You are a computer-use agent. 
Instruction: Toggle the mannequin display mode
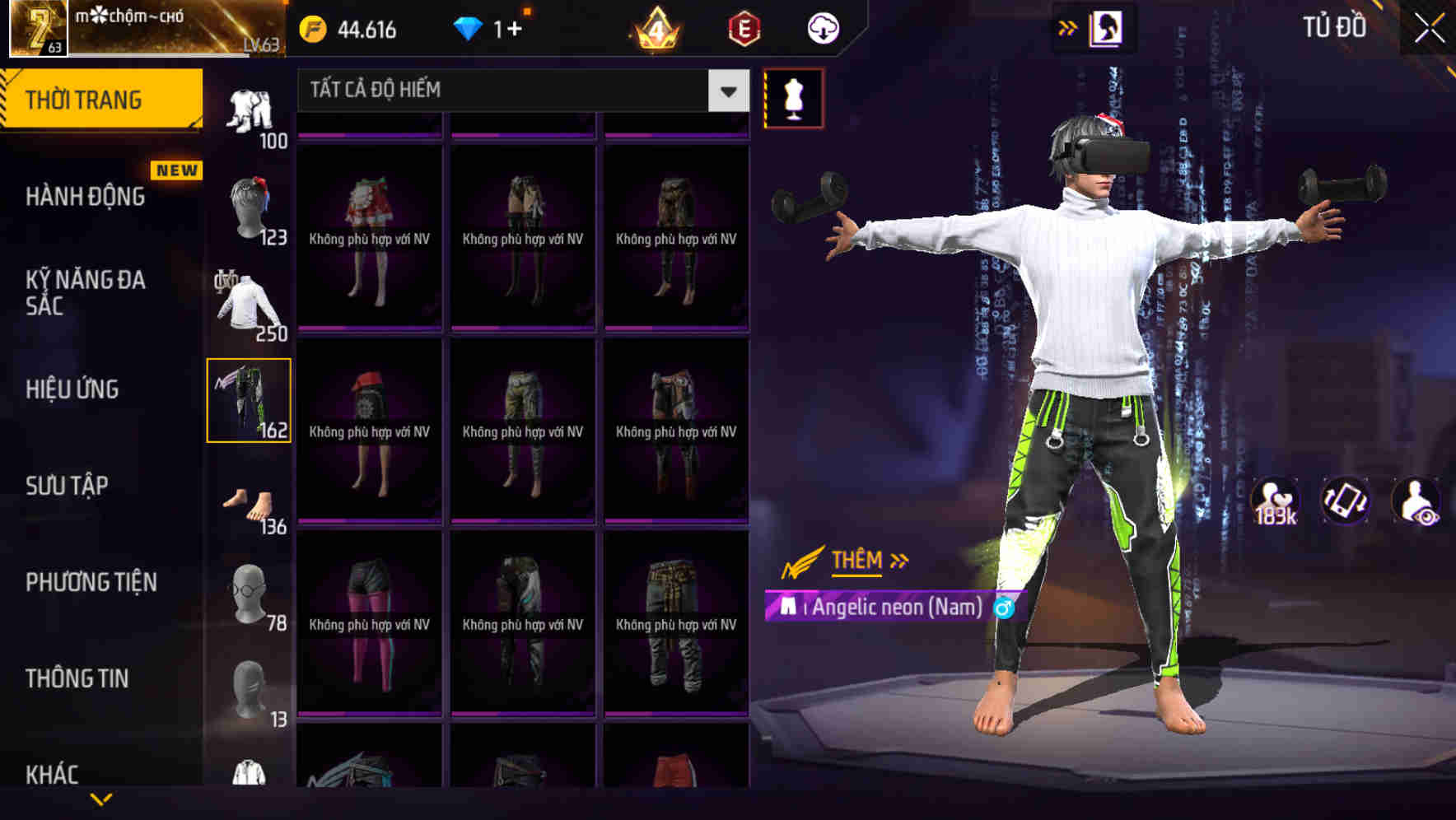[792, 97]
